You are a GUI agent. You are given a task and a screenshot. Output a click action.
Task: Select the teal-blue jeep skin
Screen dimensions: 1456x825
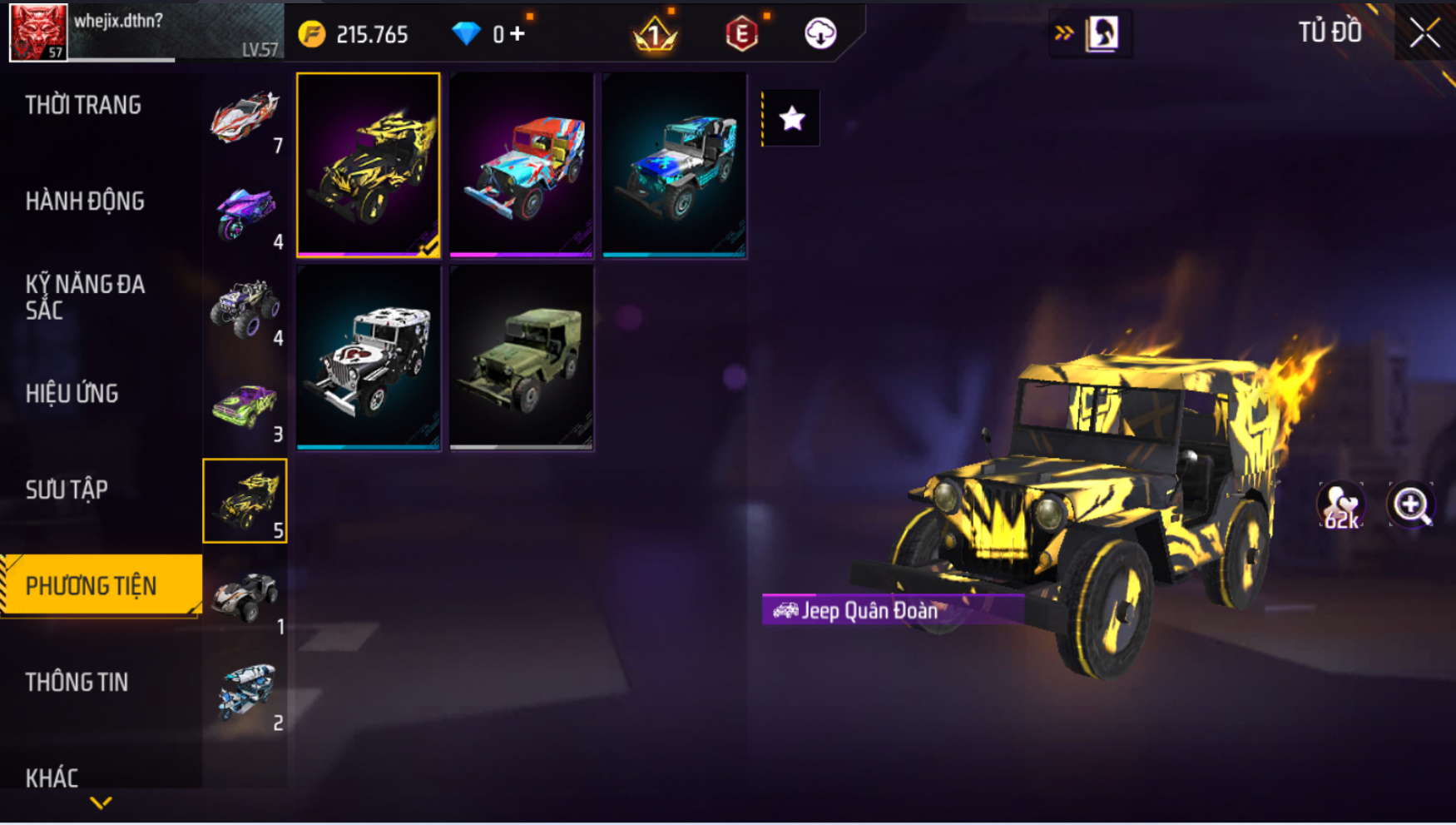(675, 165)
